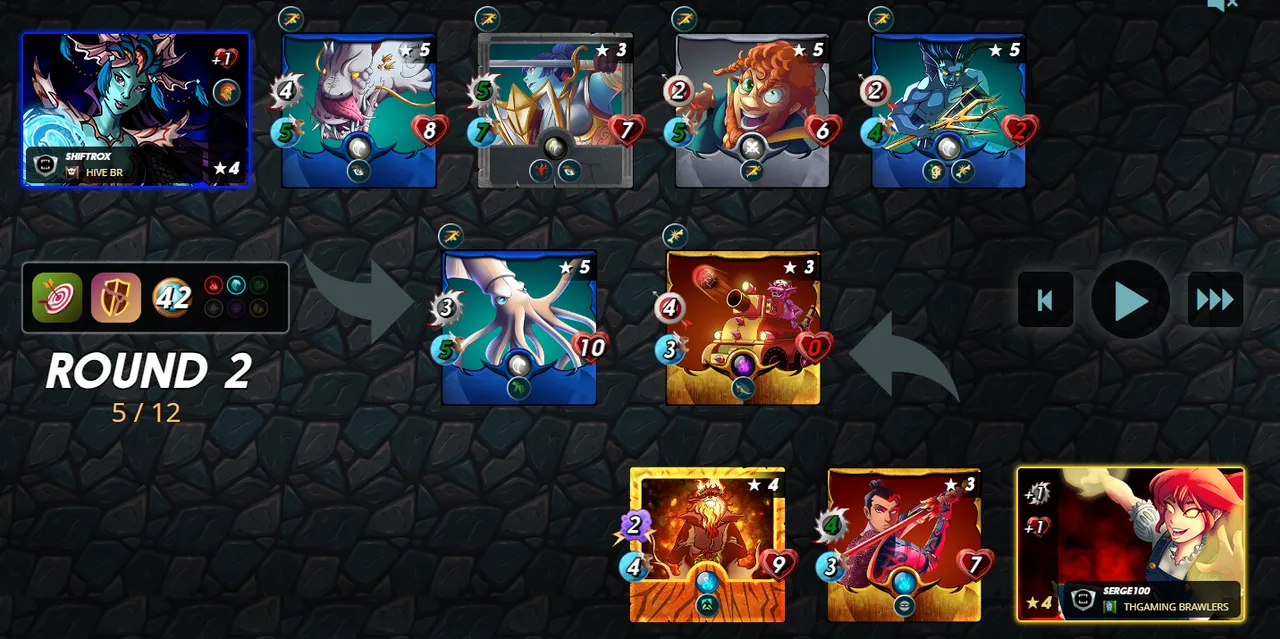Select the white sea dragon card

click(359, 110)
